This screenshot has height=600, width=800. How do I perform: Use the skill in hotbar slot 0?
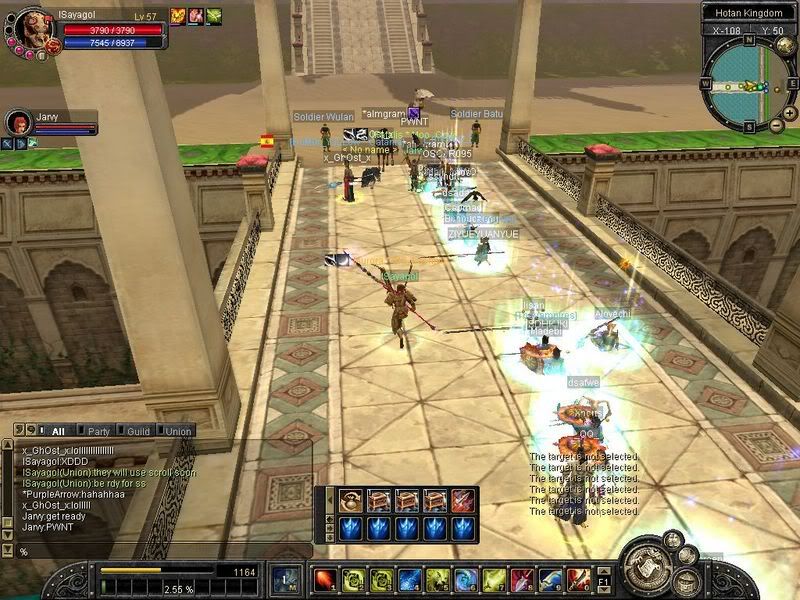click(578, 579)
